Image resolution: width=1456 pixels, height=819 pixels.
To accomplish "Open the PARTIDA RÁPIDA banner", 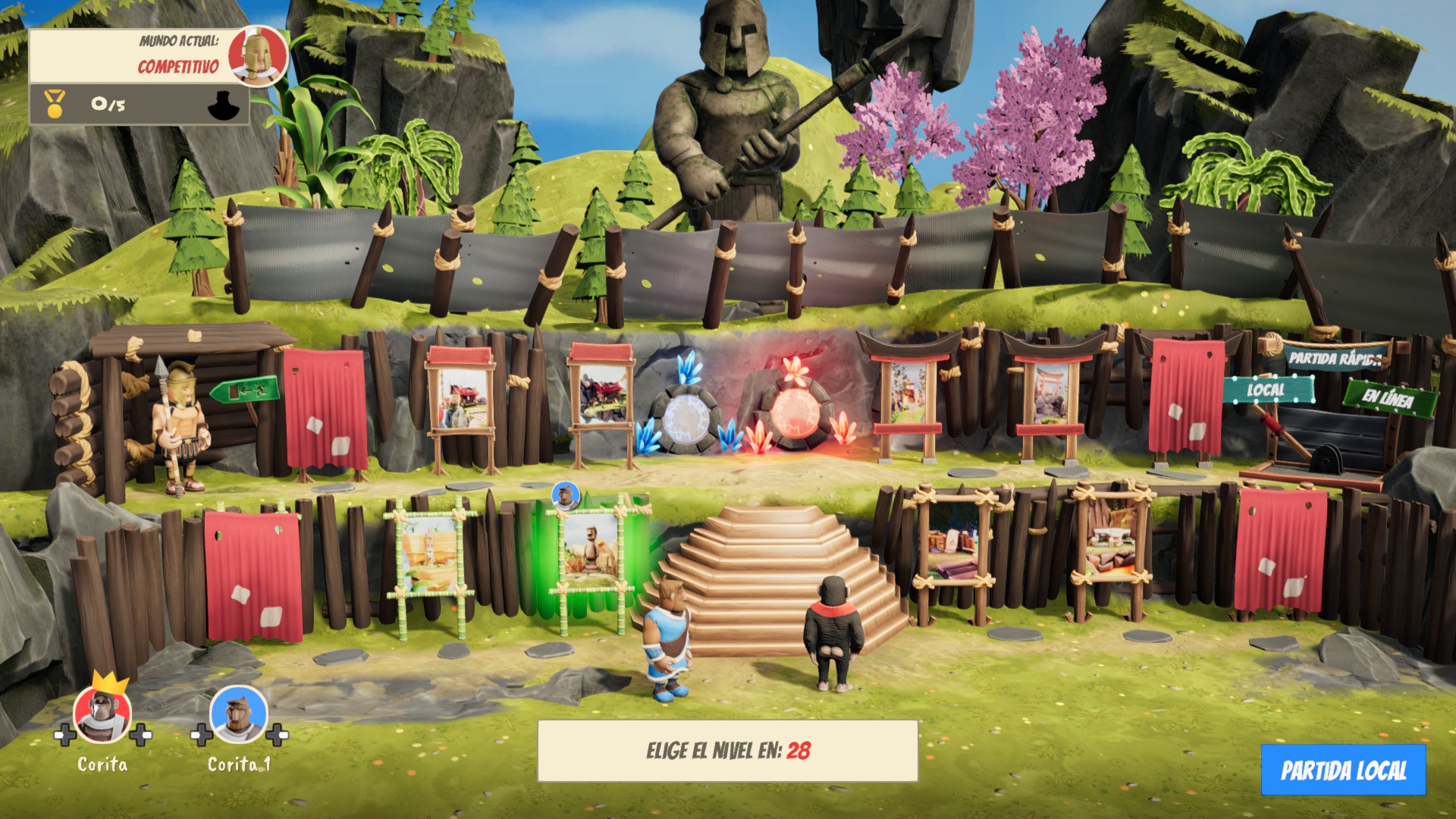I will click(x=1333, y=358).
